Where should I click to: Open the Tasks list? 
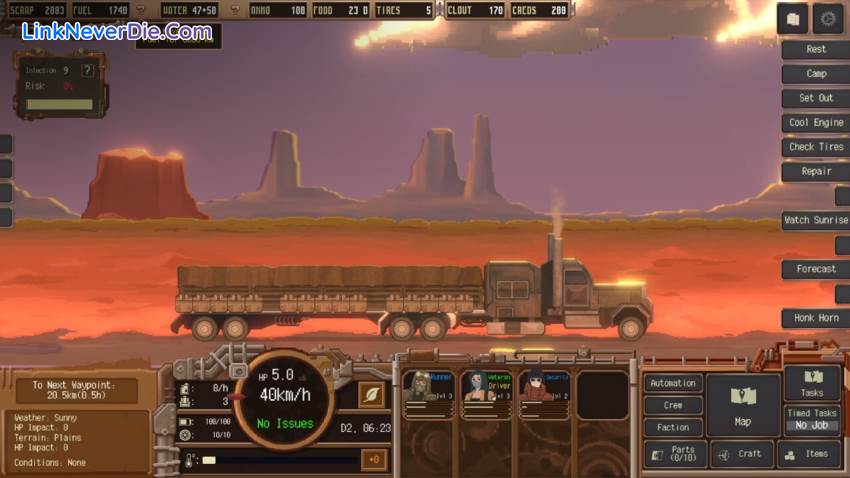coord(812,383)
